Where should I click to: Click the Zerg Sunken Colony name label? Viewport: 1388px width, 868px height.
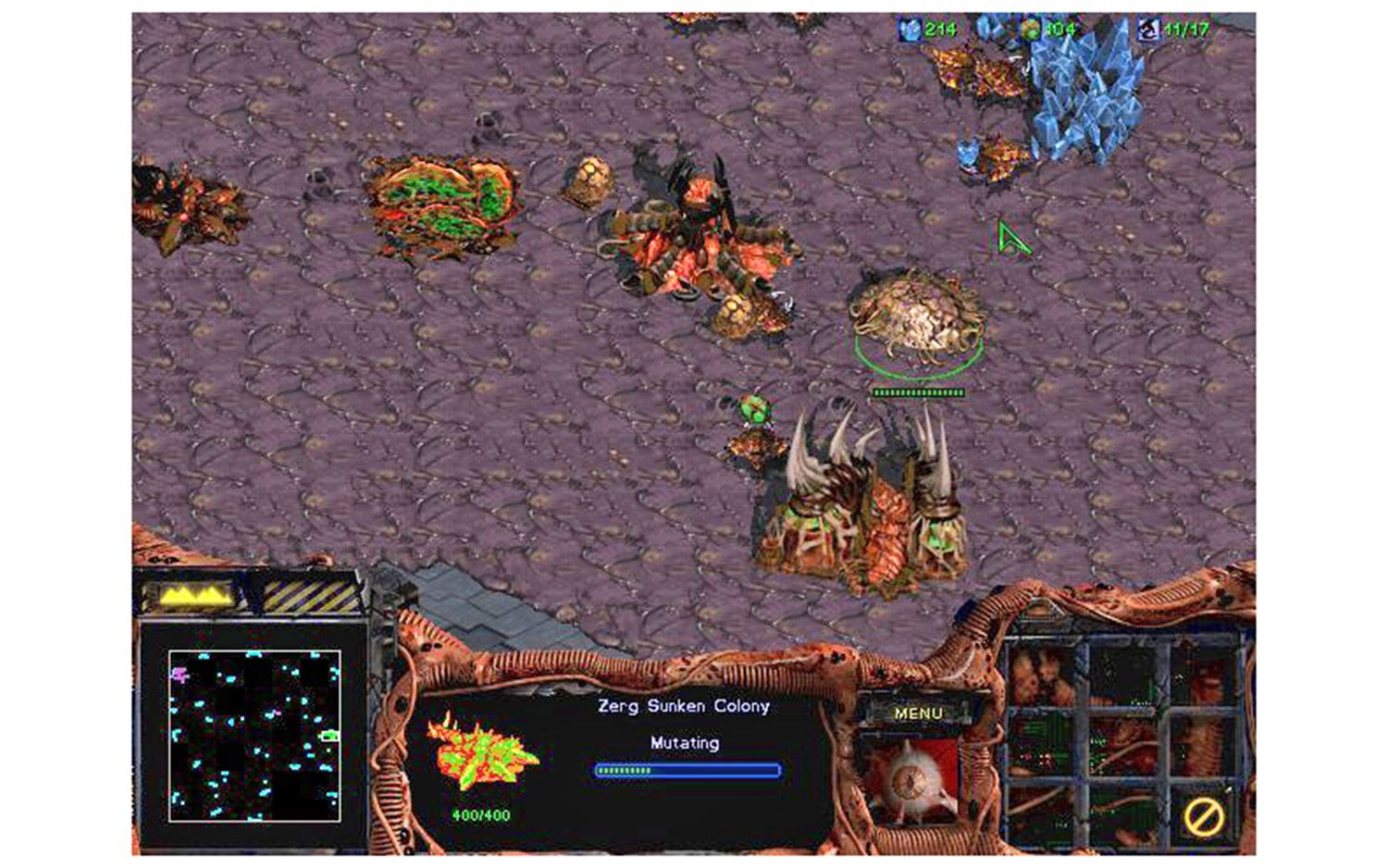tap(683, 705)
